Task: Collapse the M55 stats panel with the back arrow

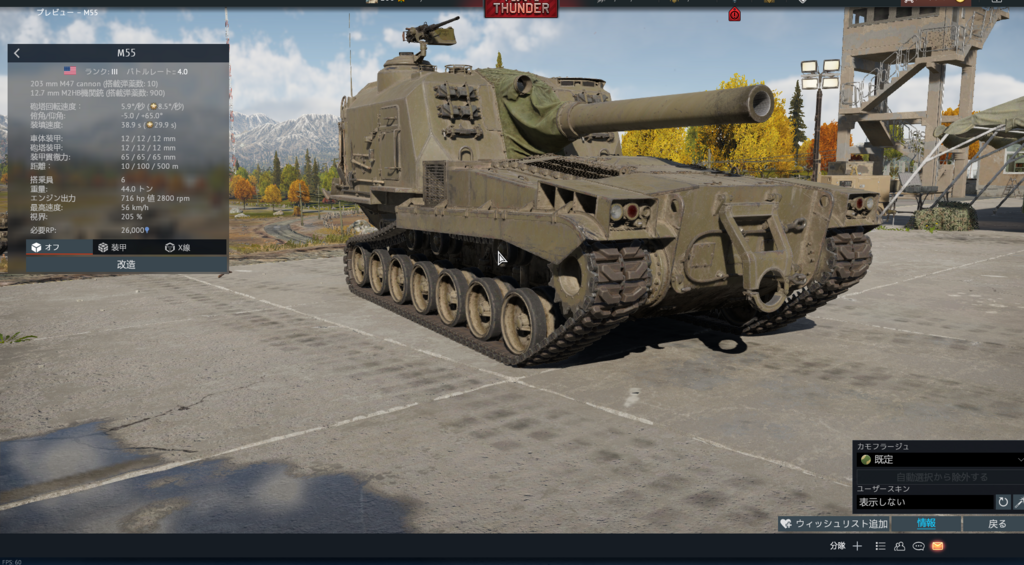Action: click(17, 53)
